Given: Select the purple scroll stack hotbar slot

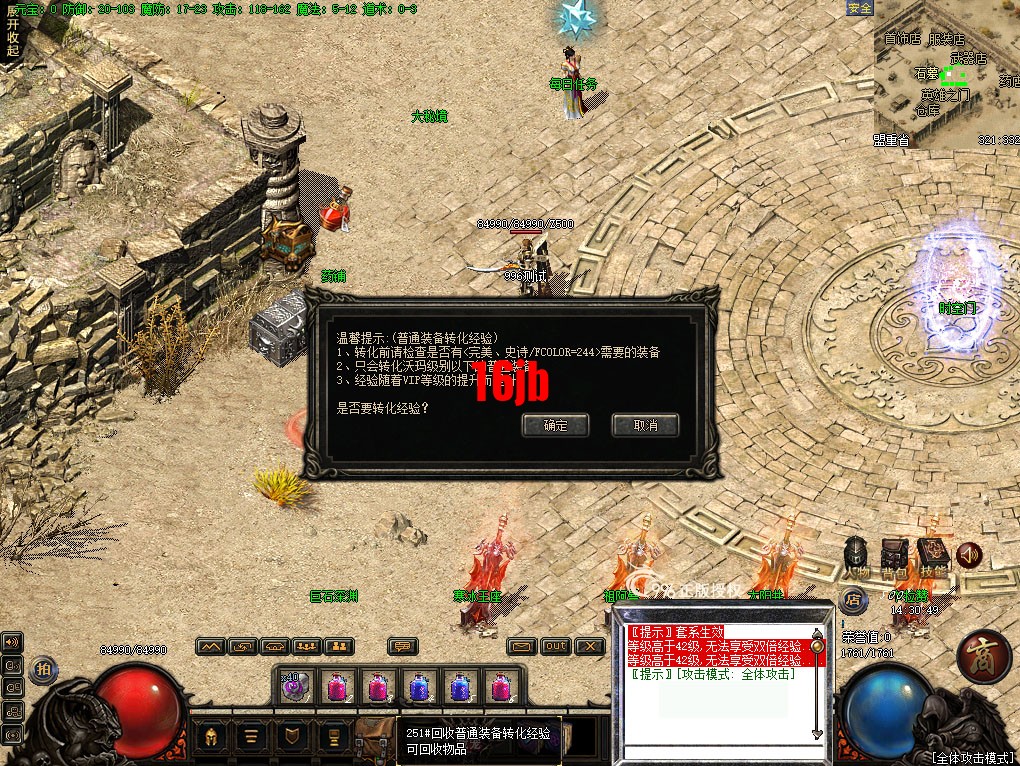Looking at the screenshot, I should point(293,687).
